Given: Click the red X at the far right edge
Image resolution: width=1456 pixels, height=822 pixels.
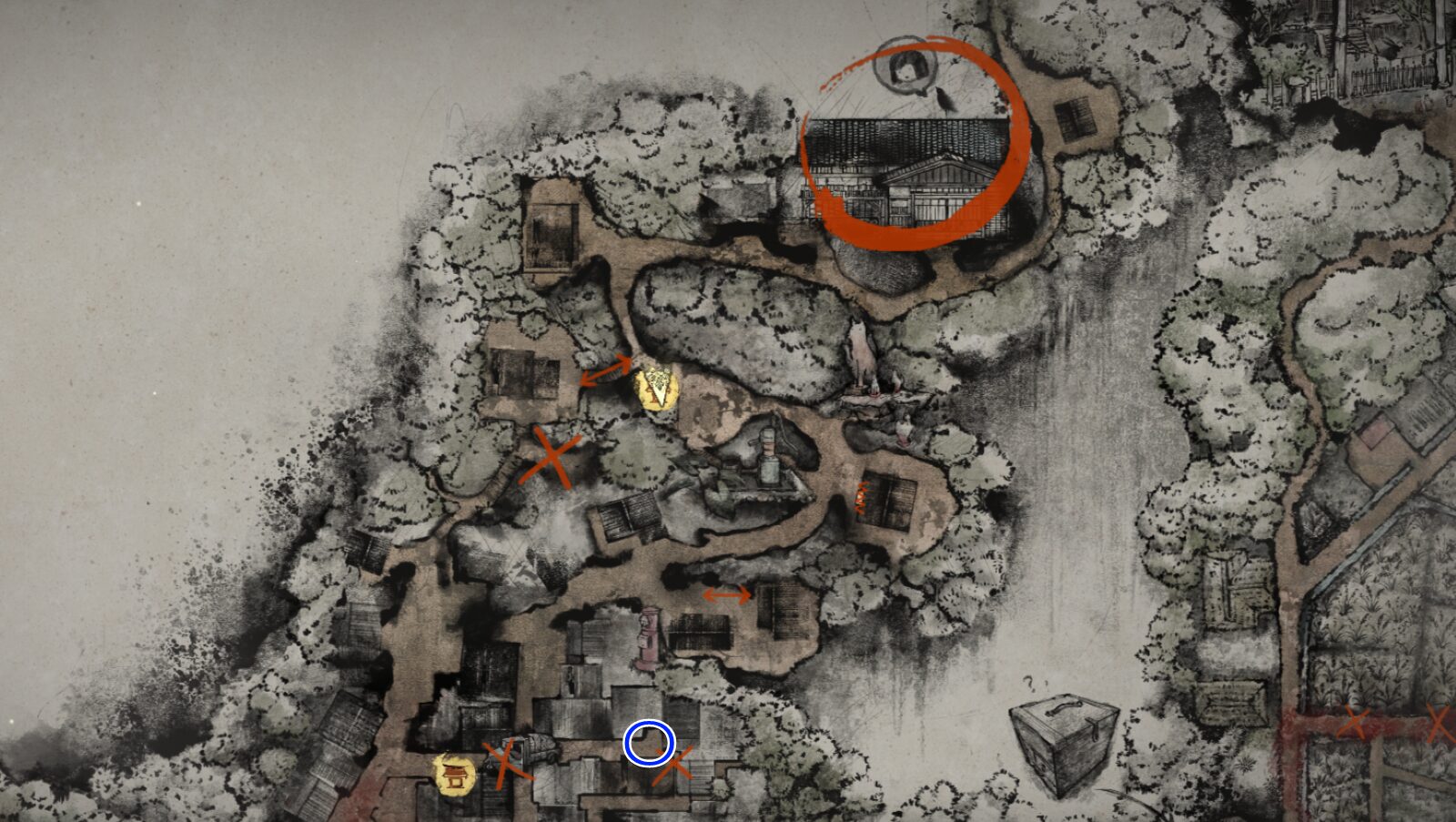Looking at the screenshot, I should [1441, 722].
